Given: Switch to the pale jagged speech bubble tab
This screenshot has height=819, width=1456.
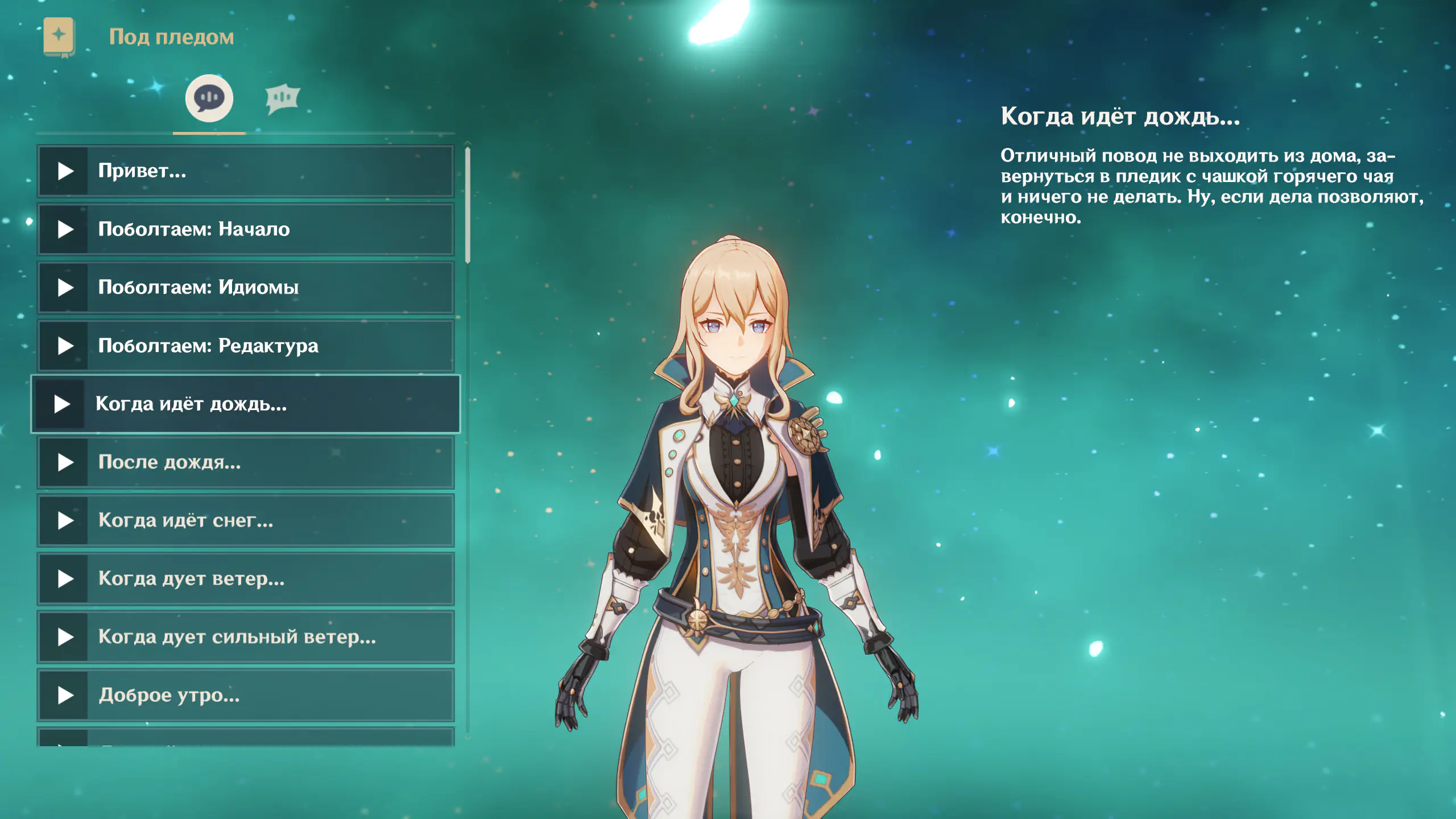Looking at the screenshot, I should point(282,98).
